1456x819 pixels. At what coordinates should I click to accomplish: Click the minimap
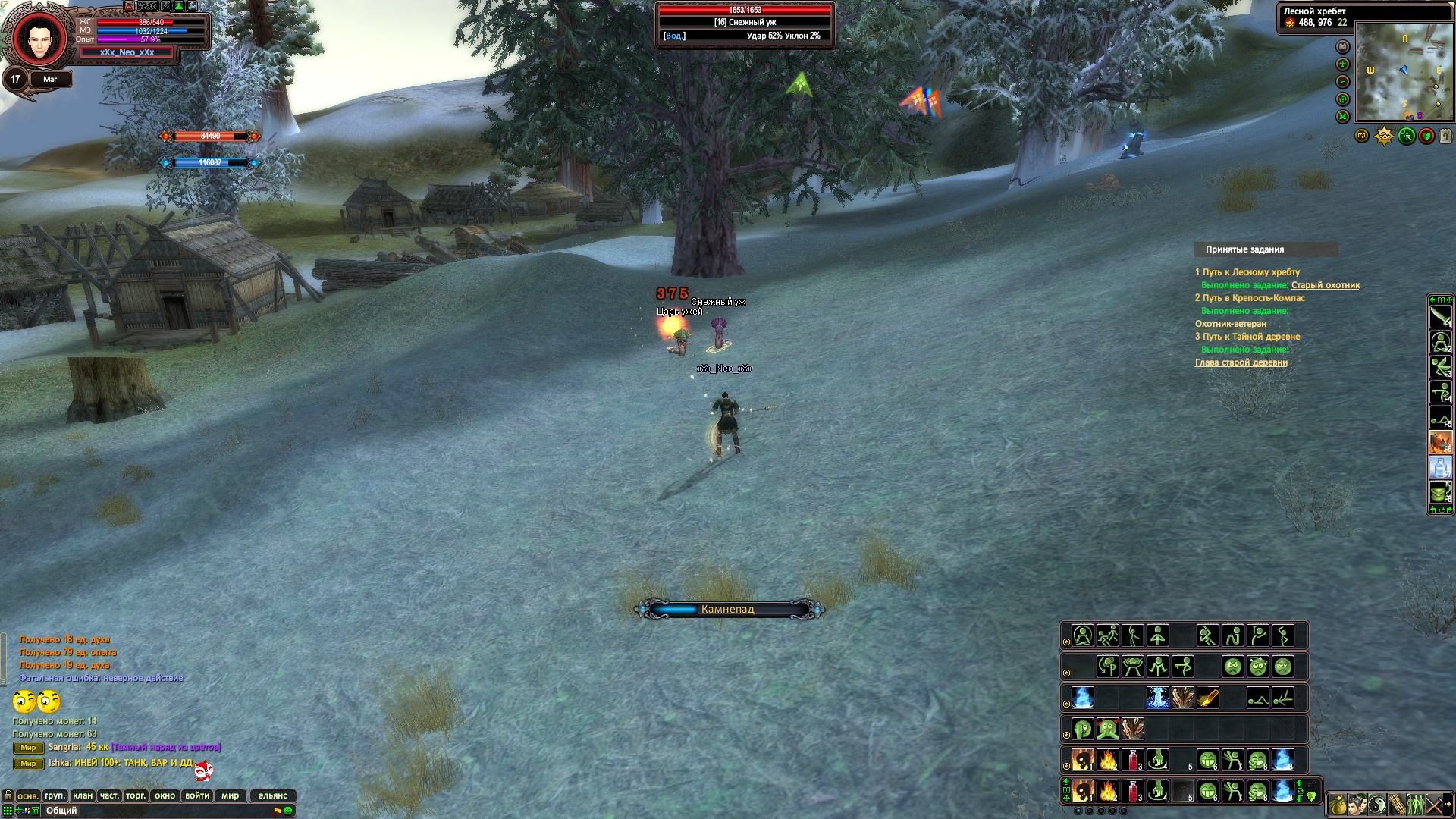point(1403,72)
